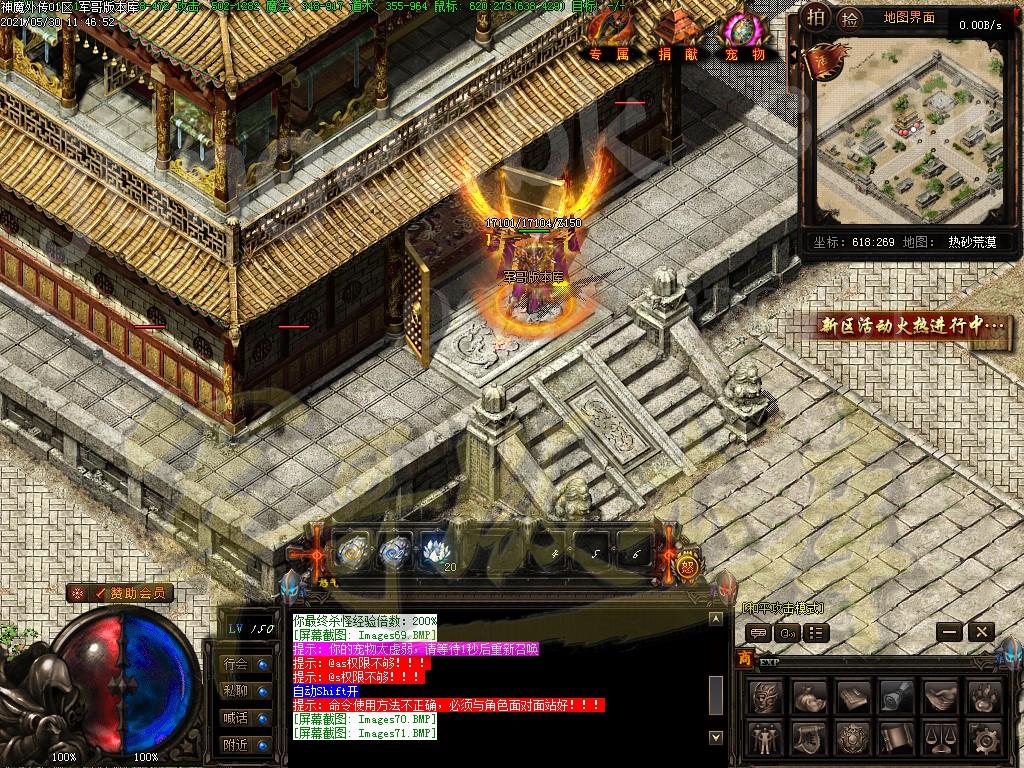Click the 拾 pickup button
This screenshot has height=768, width=1024.
pyautogui.click(x=850, y=17)
